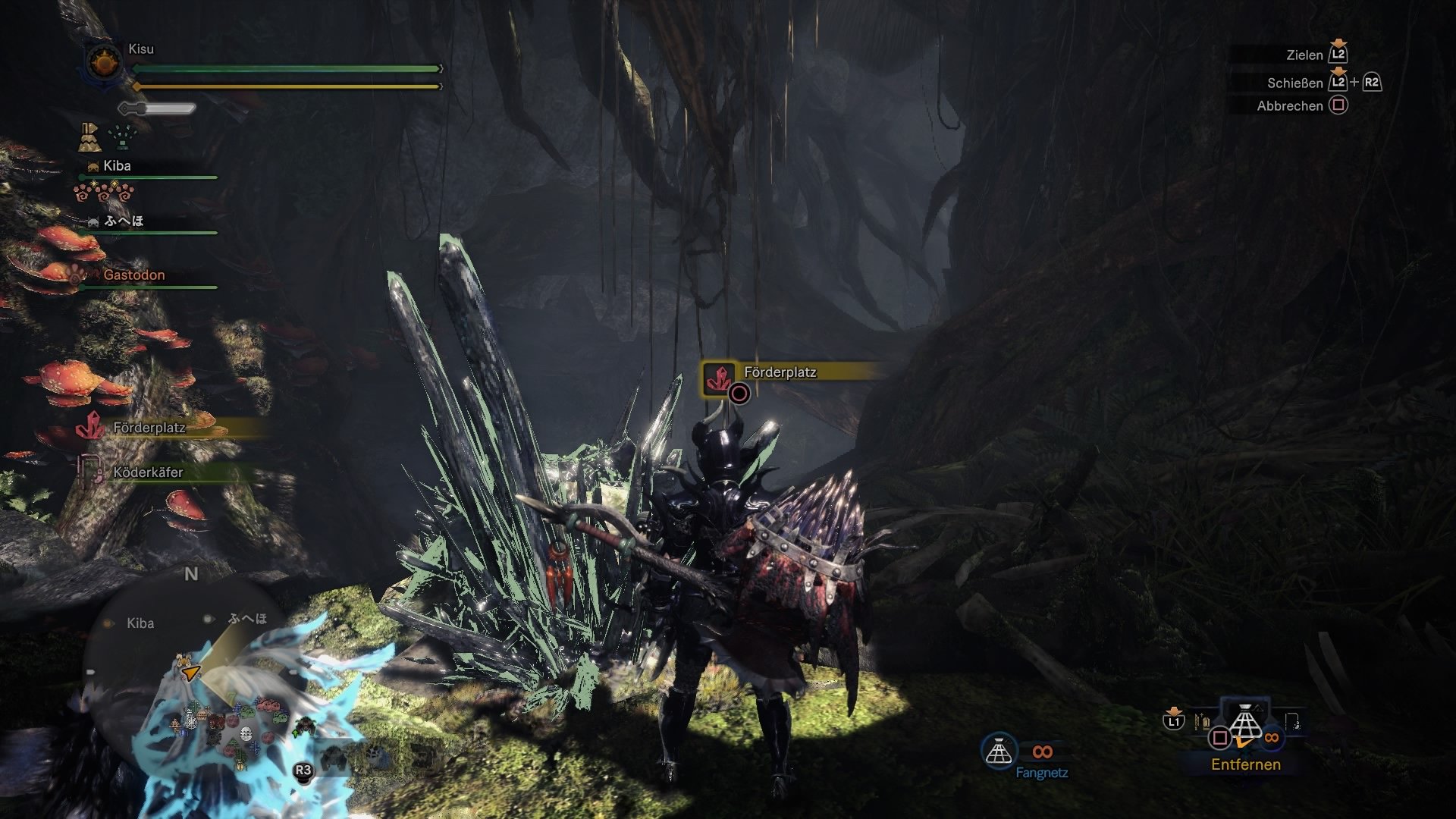Click the mantle icon under the sharpness gauge
This screenshot has width=1456, height=819.
click(x=91, y=136)
